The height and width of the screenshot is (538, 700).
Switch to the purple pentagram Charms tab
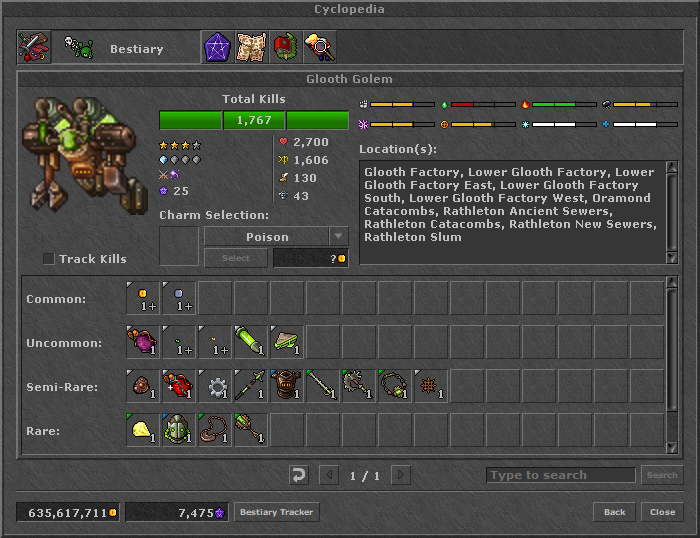[x=217, y=48]
